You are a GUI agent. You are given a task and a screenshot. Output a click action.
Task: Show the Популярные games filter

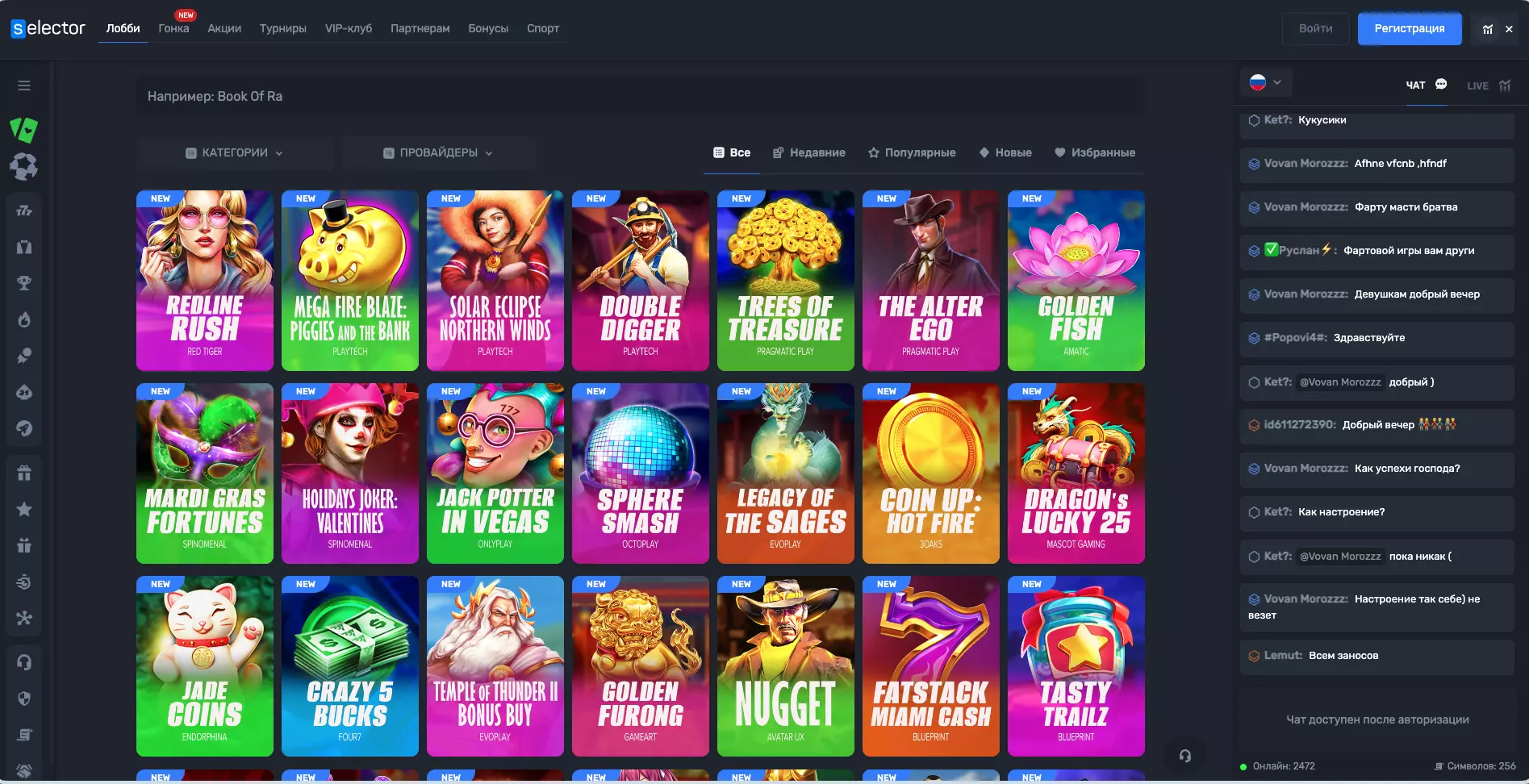(x=912, y=152)
